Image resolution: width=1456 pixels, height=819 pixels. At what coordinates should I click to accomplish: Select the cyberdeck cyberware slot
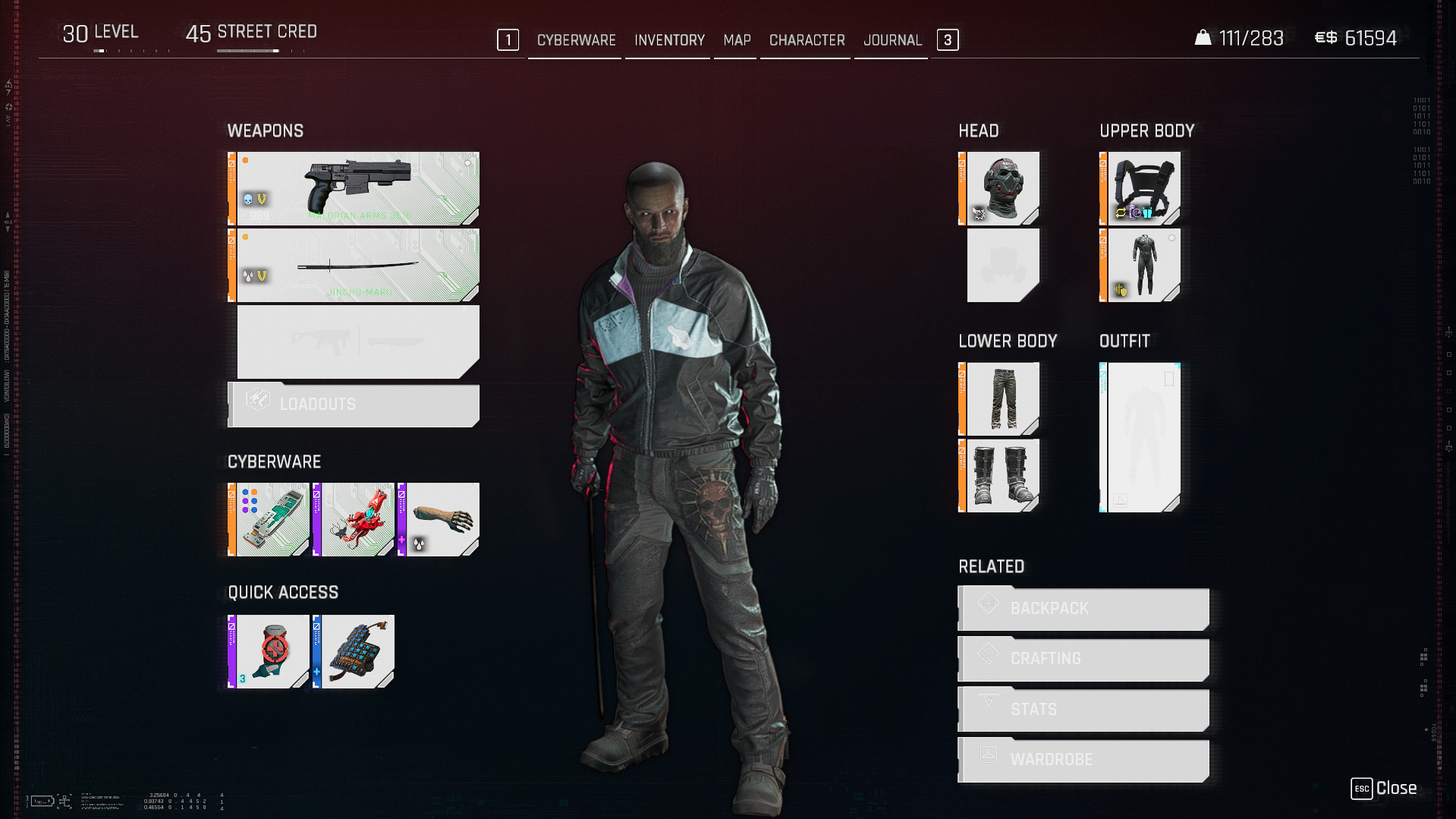269,520
